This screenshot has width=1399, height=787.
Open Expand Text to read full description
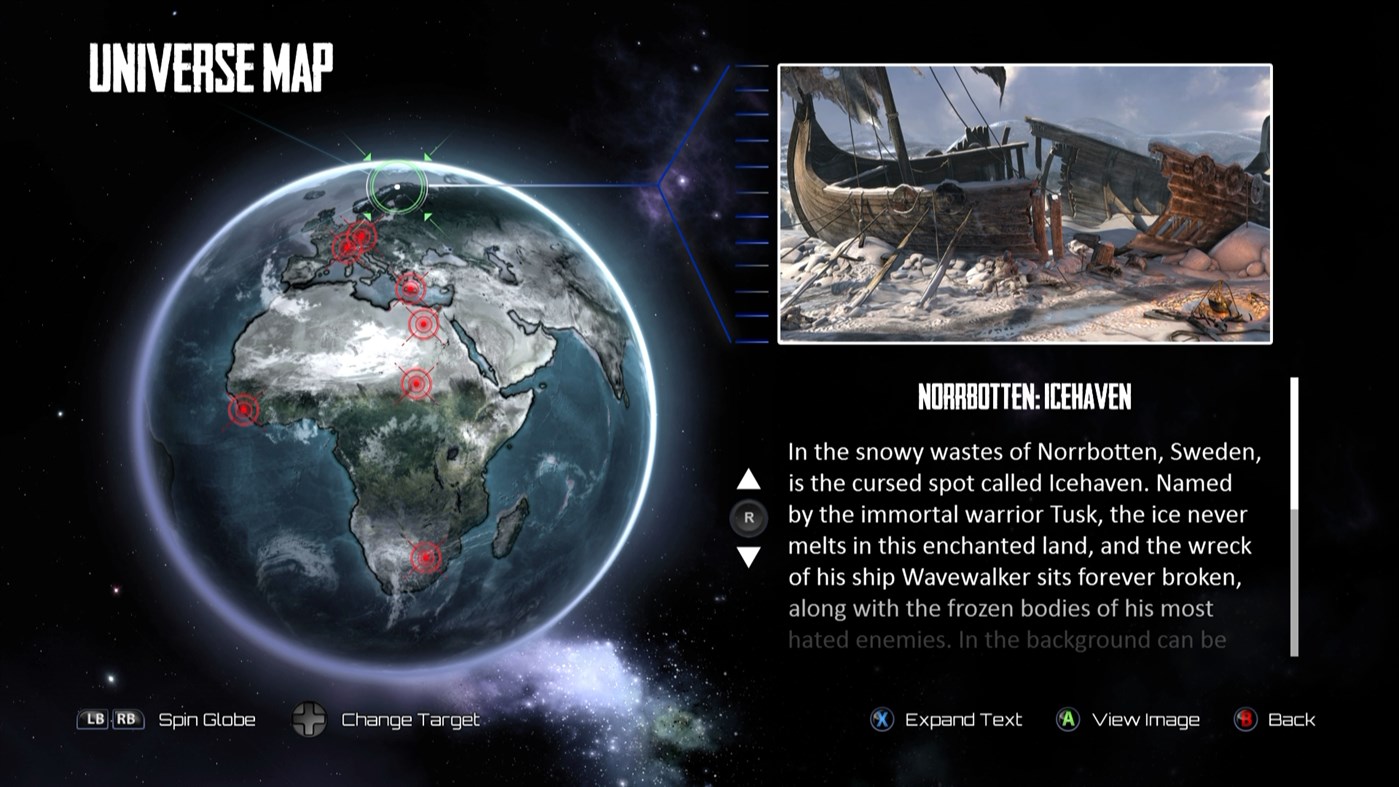point(962,719)
